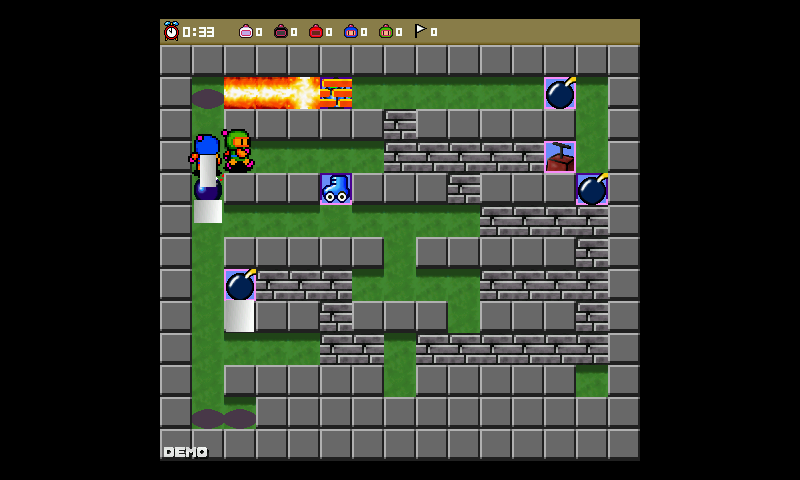Select the green bomber head icon

point(386,32)
